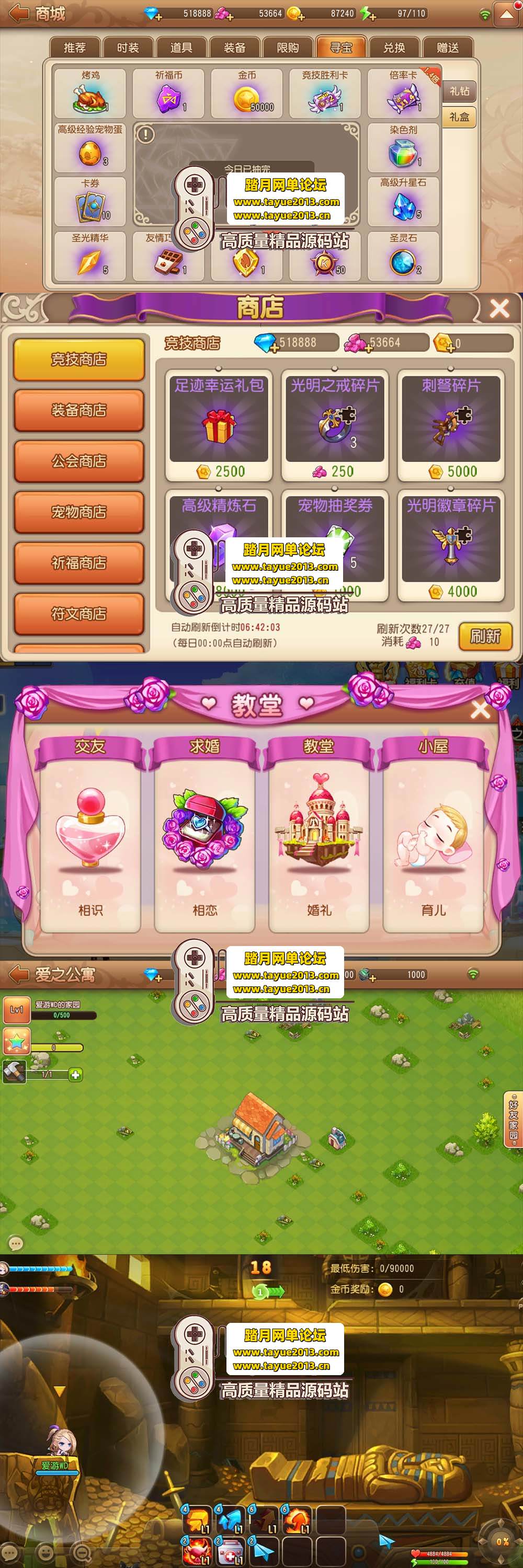523x1568 pixels.
Task: Buy the 足迹幸运礼包 gift pack
Action: pos(219,426)
